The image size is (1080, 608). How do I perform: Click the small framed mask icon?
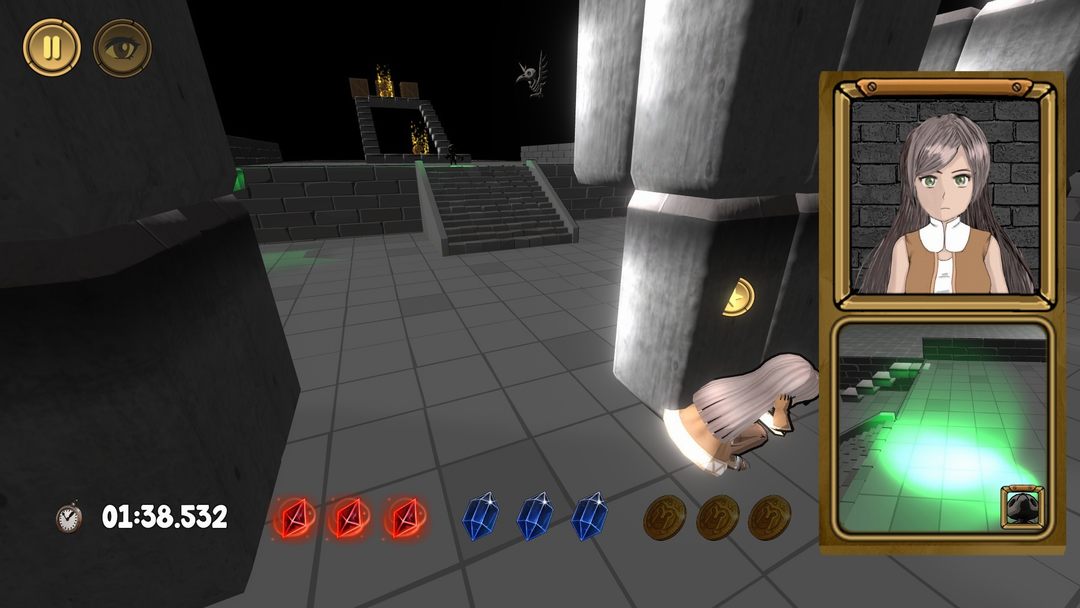(1022, 506)
